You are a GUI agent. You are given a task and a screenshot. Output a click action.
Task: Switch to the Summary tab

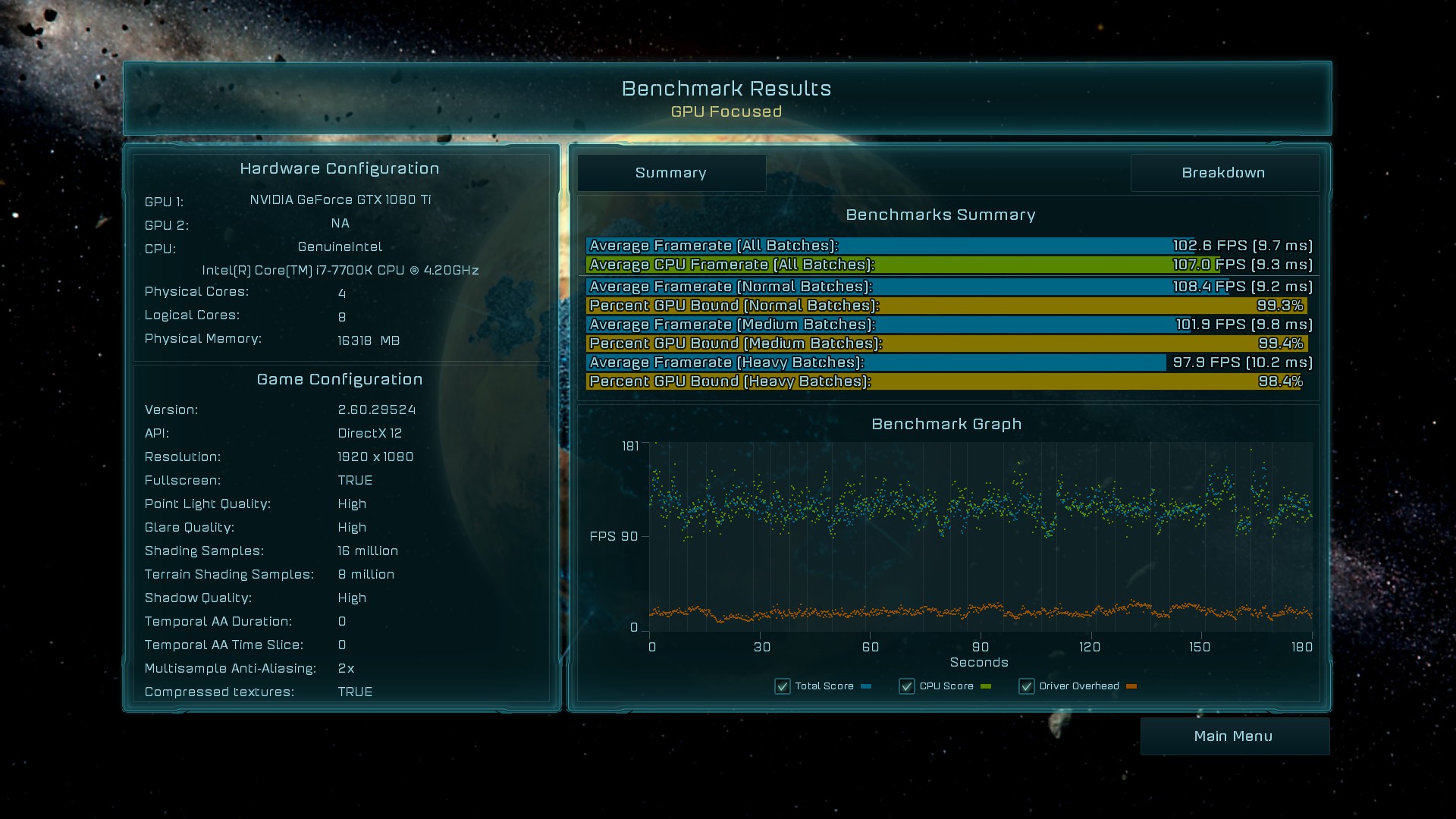point(671,173)
